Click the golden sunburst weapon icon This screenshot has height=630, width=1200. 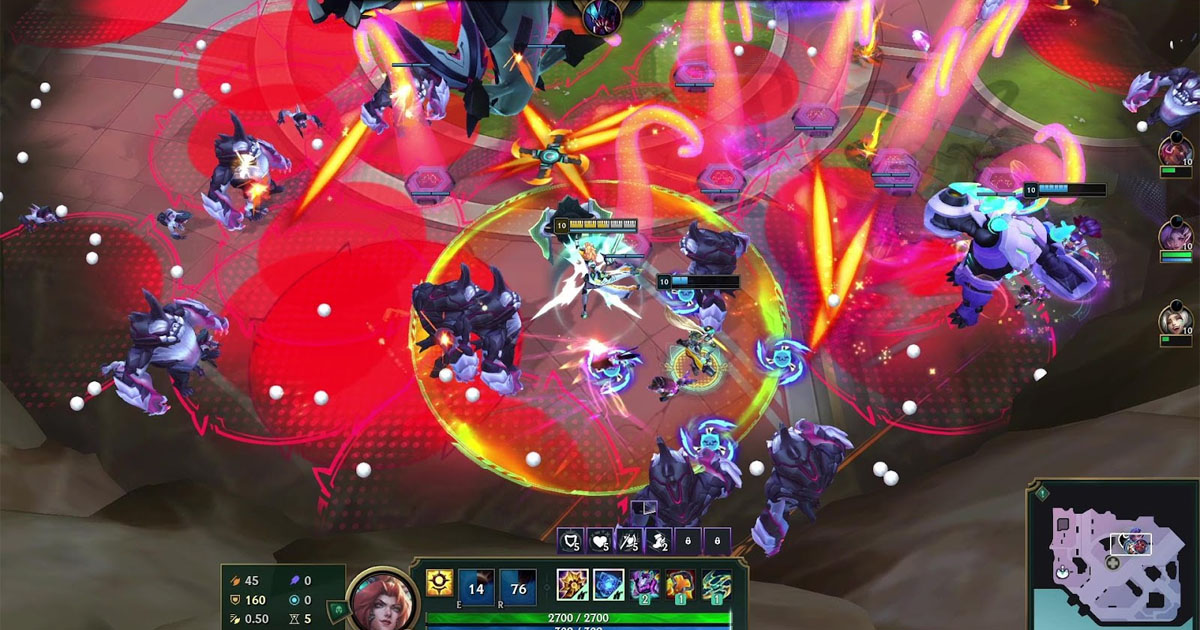click(x=573, y=585)
